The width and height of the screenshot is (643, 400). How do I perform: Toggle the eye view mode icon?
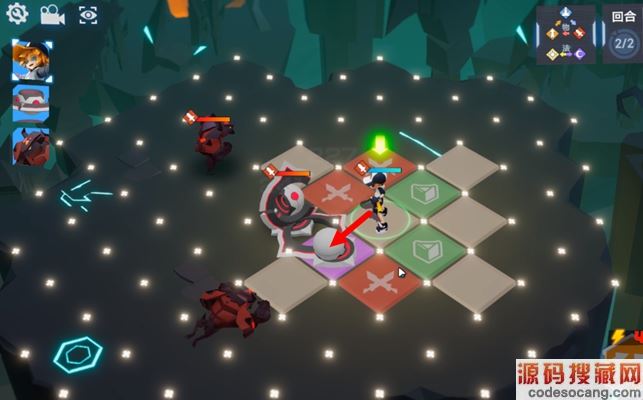(87, 15)
